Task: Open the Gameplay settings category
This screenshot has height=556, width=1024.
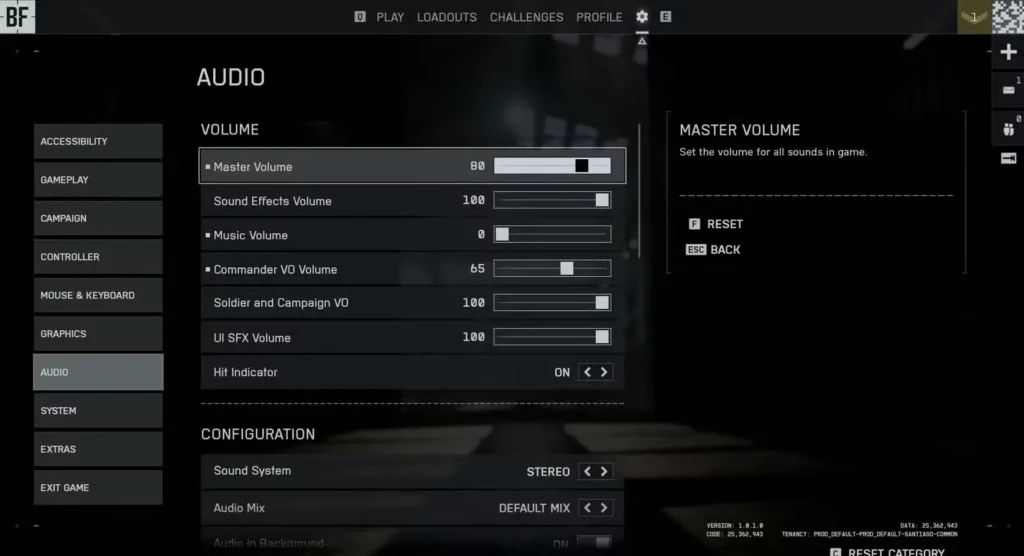Action: [98, 180]
